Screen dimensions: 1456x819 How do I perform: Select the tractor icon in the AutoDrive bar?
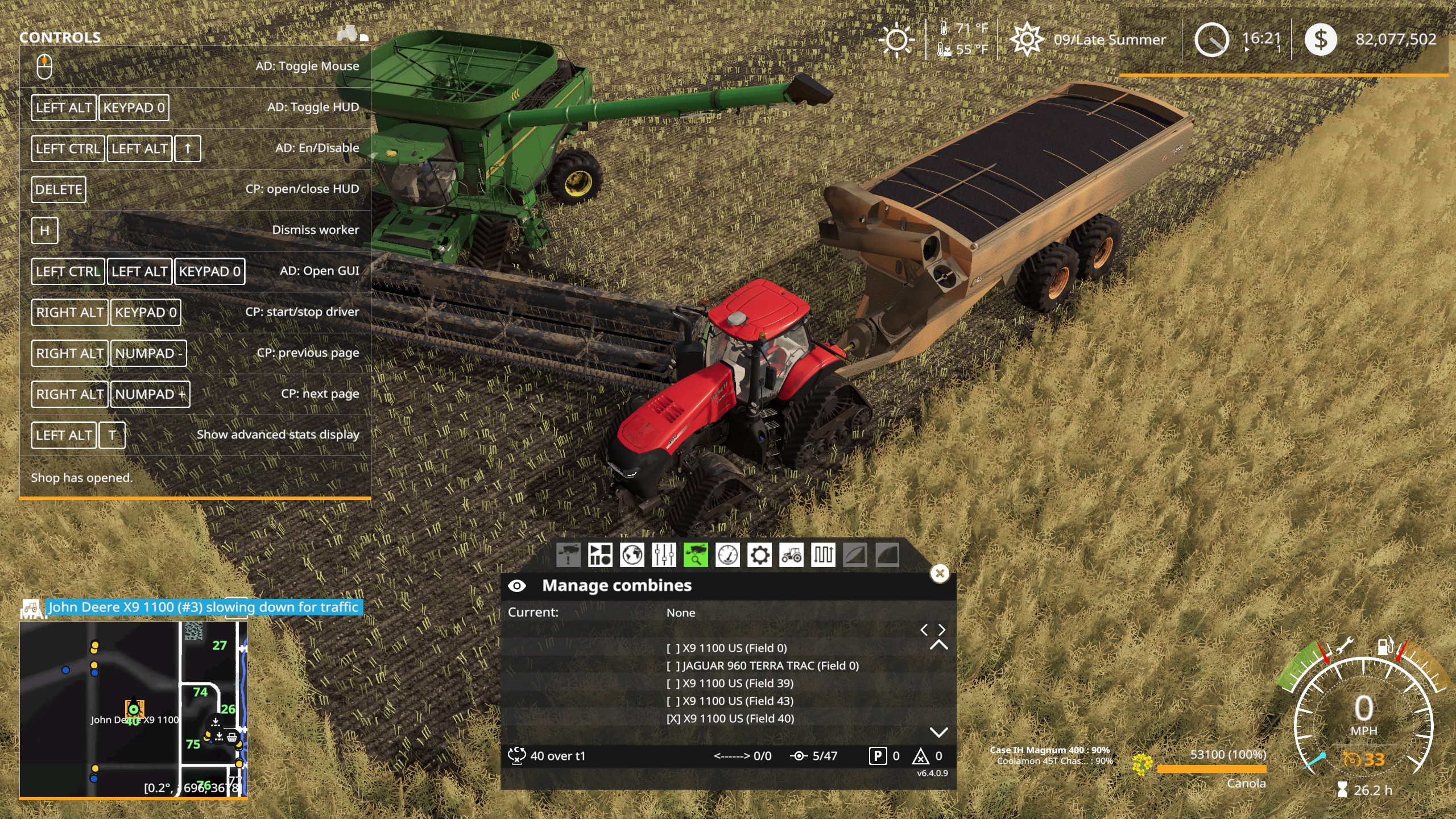[791, 555]
